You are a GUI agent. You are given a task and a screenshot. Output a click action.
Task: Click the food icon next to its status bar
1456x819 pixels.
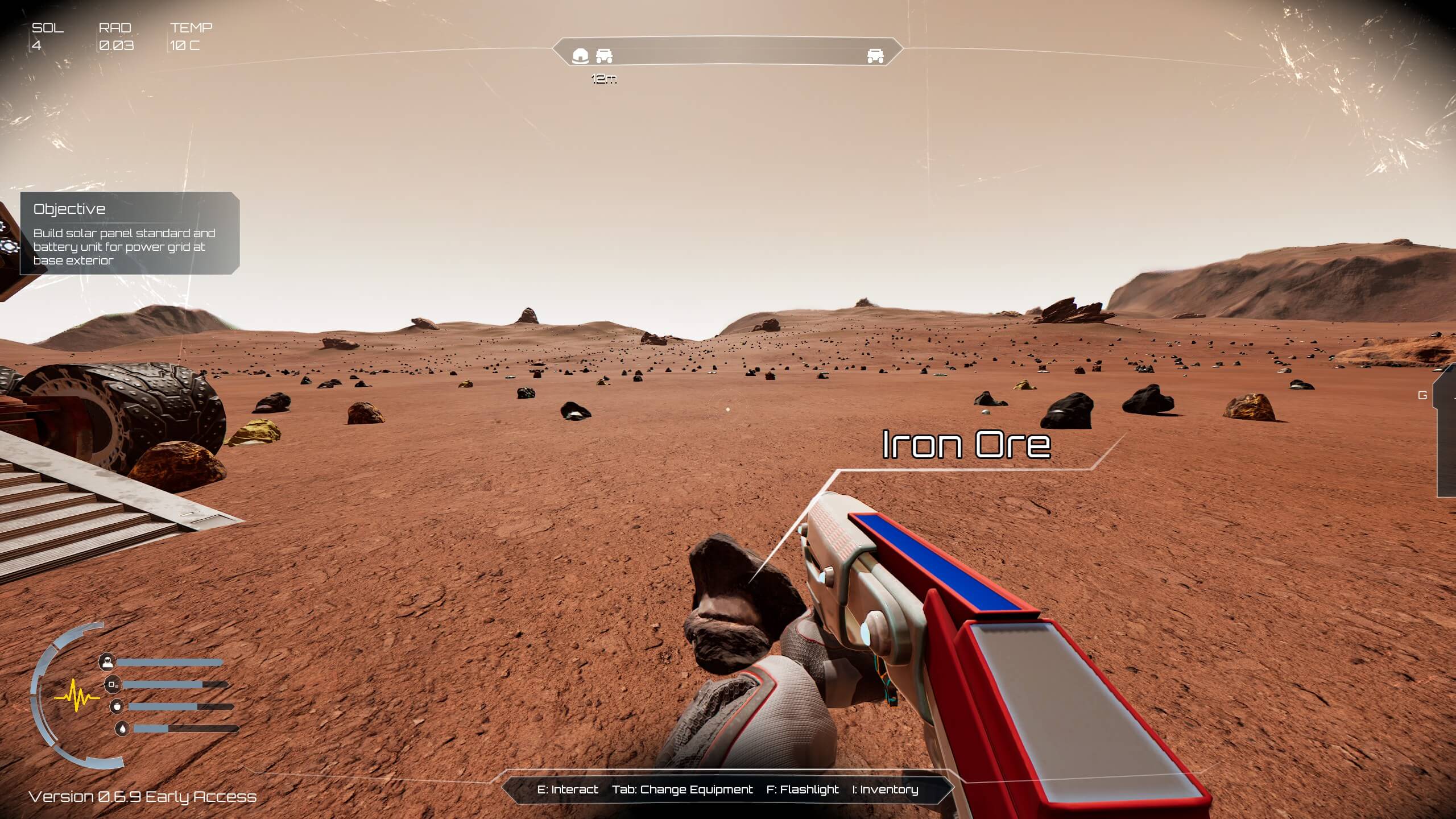pyautogui.click(x=117, y=707)
